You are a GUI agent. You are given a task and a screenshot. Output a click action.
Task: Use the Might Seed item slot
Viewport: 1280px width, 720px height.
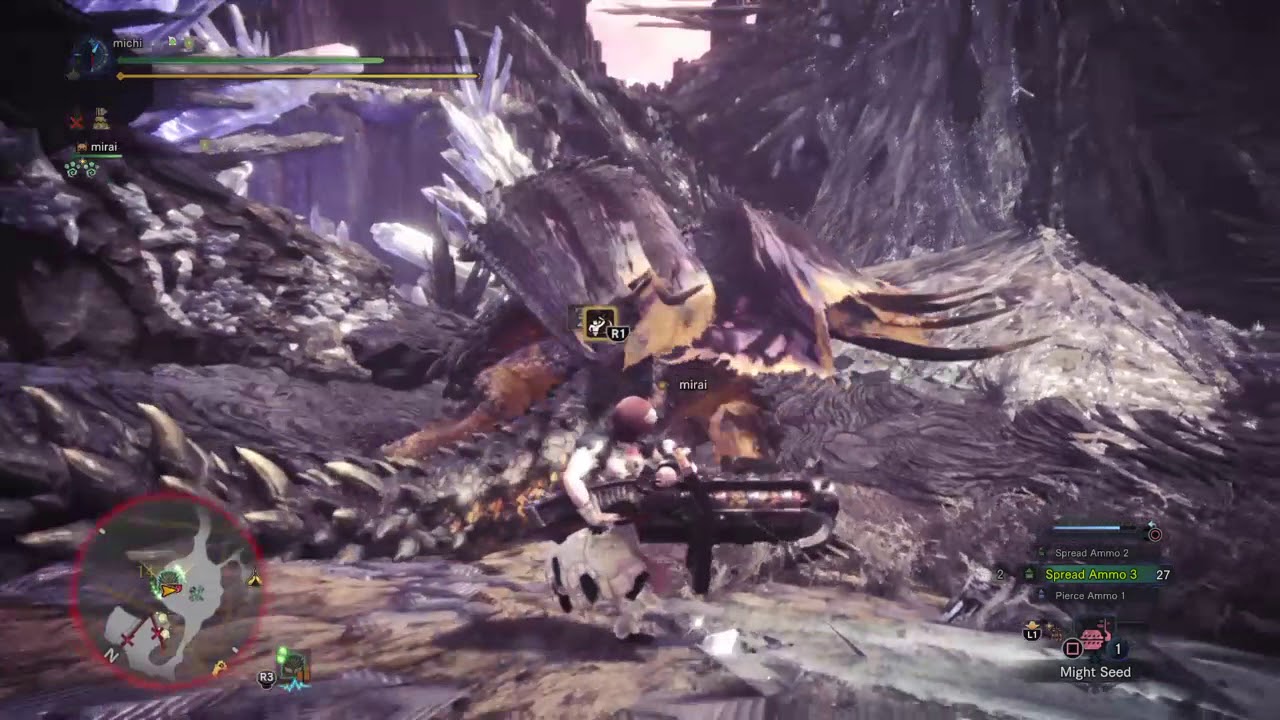tap(1095, 639)
